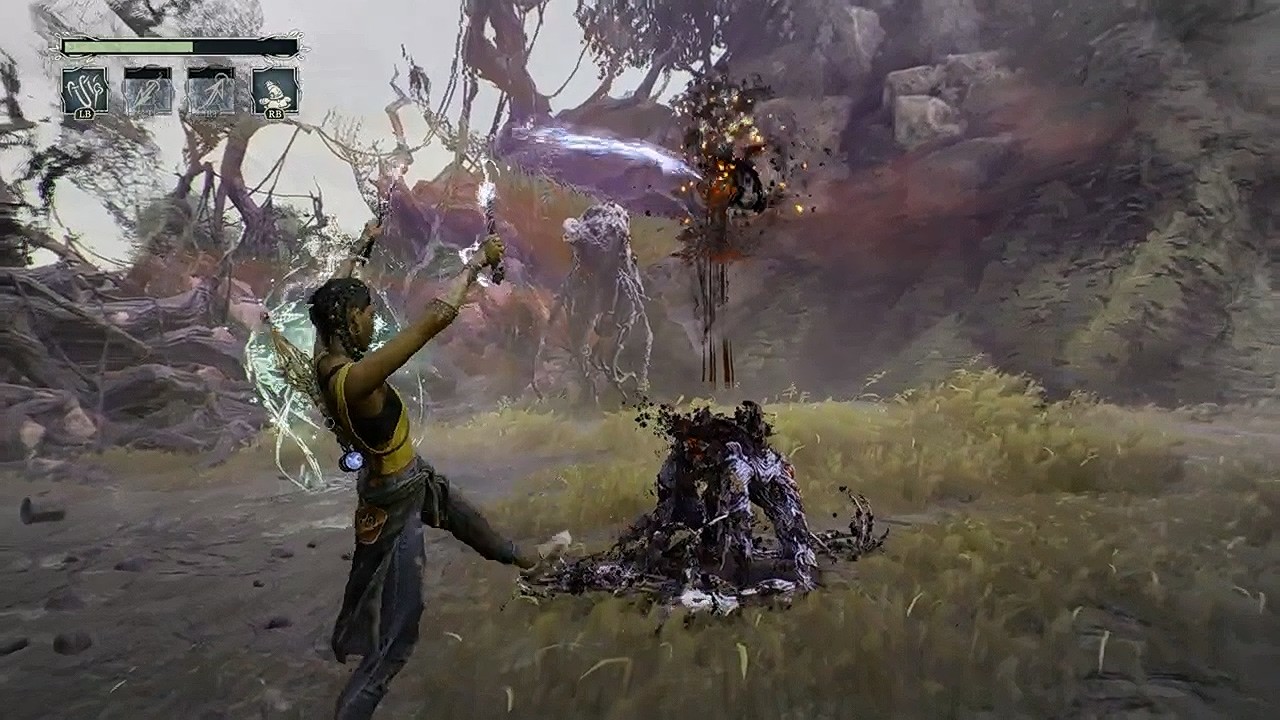Select the RB companion creature ability icon
Image resolution: width=1280 pixels, height=720 pixels.
pyautogui.click(x=275, y=91)
